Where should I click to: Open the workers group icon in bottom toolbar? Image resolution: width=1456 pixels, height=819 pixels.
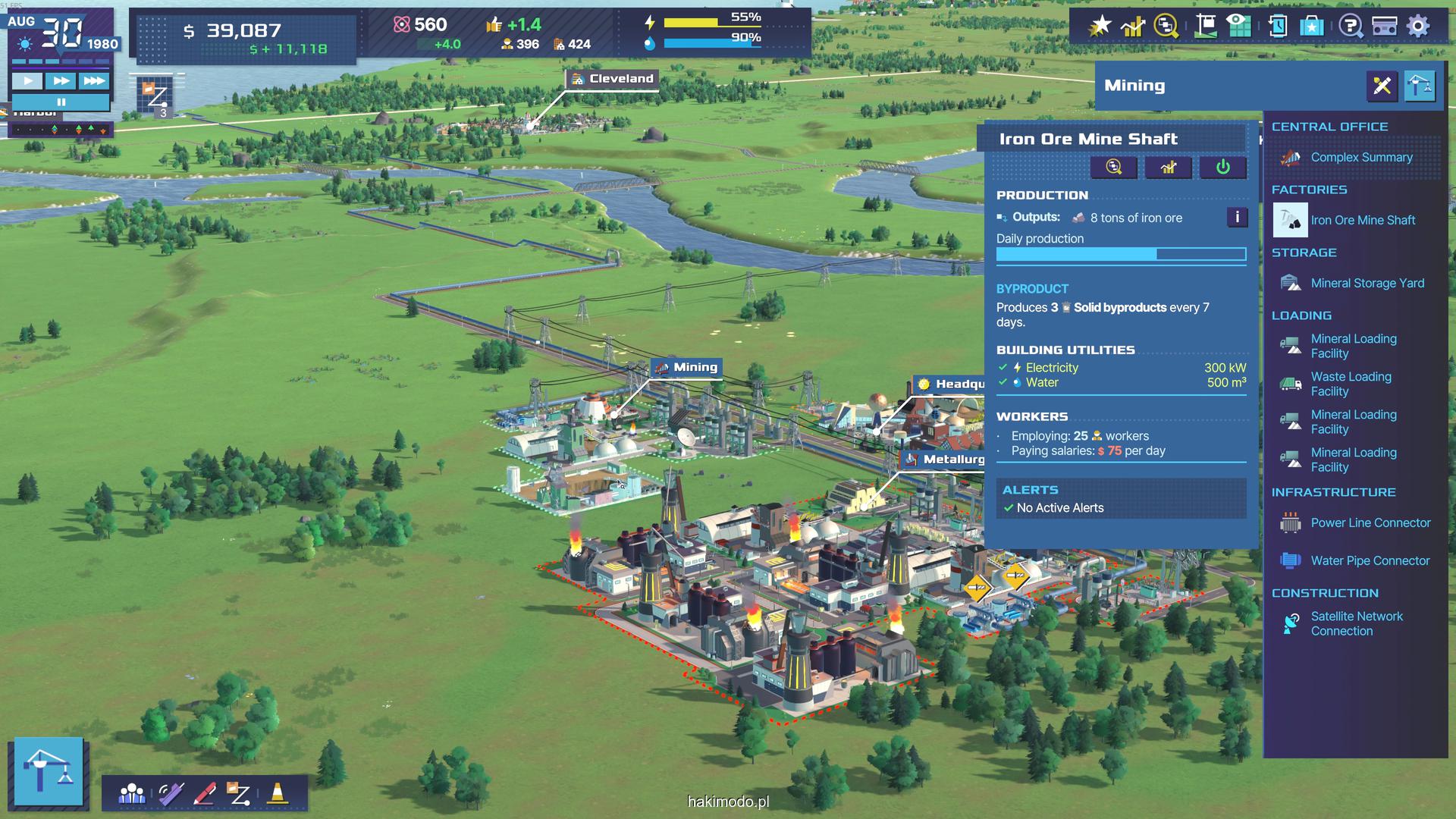click(132, 793)
